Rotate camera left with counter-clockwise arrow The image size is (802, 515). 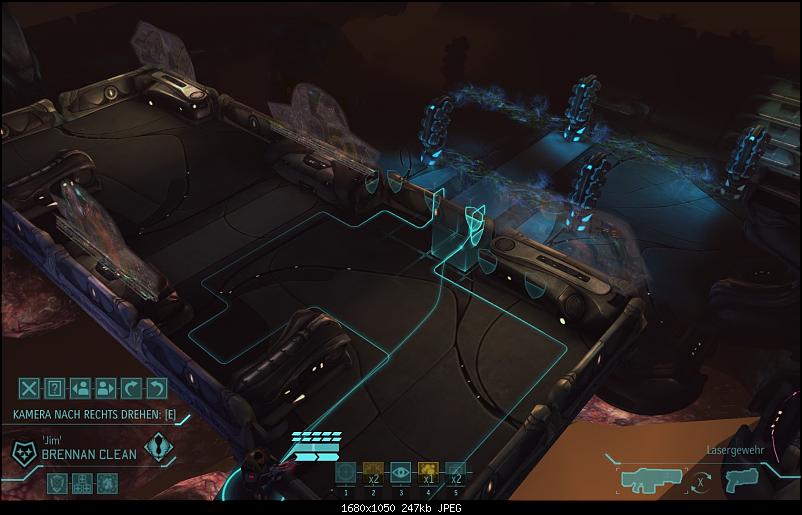click(157, 388)
